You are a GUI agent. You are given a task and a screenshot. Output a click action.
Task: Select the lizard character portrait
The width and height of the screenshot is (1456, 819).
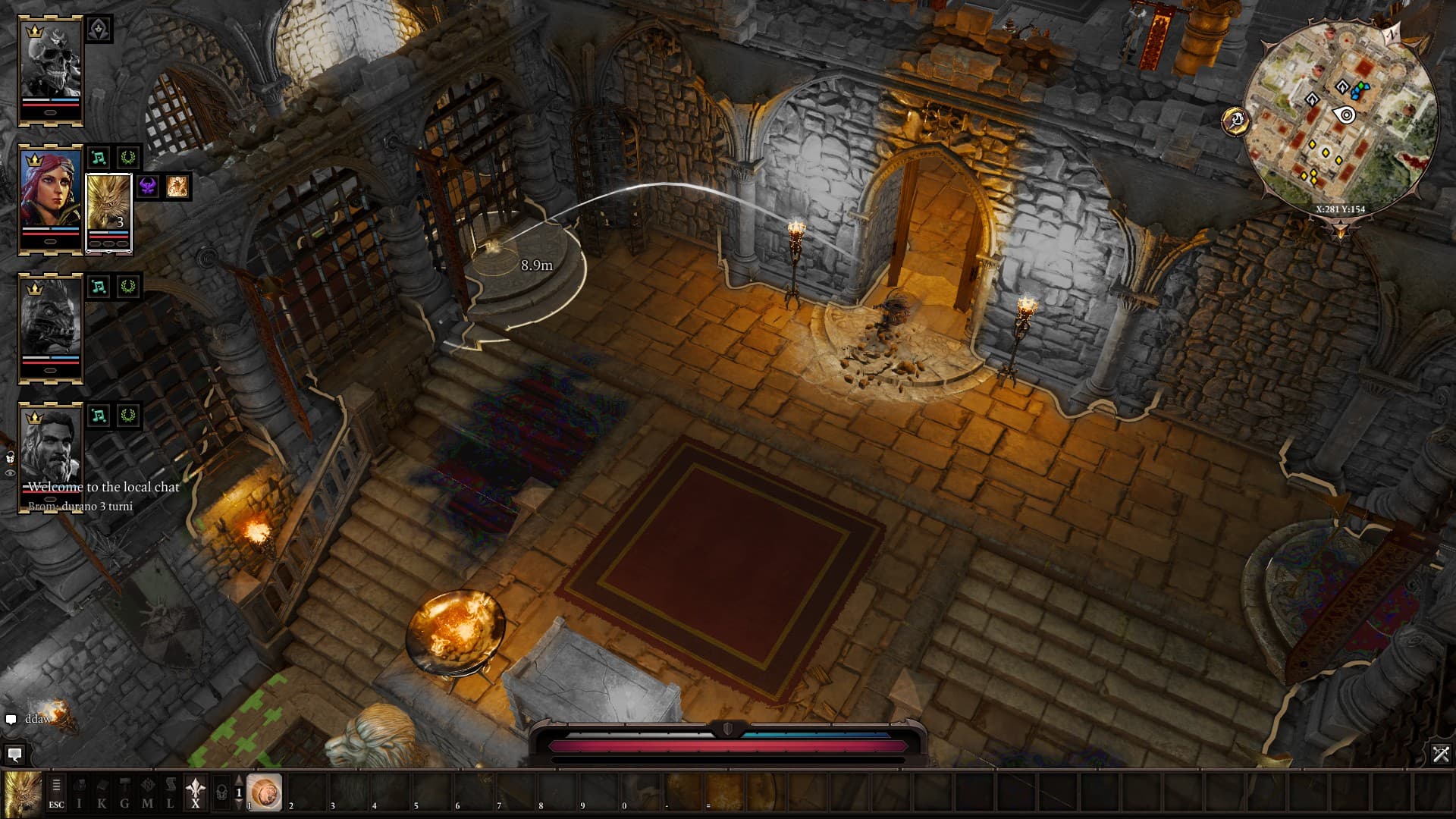[51, 328]
